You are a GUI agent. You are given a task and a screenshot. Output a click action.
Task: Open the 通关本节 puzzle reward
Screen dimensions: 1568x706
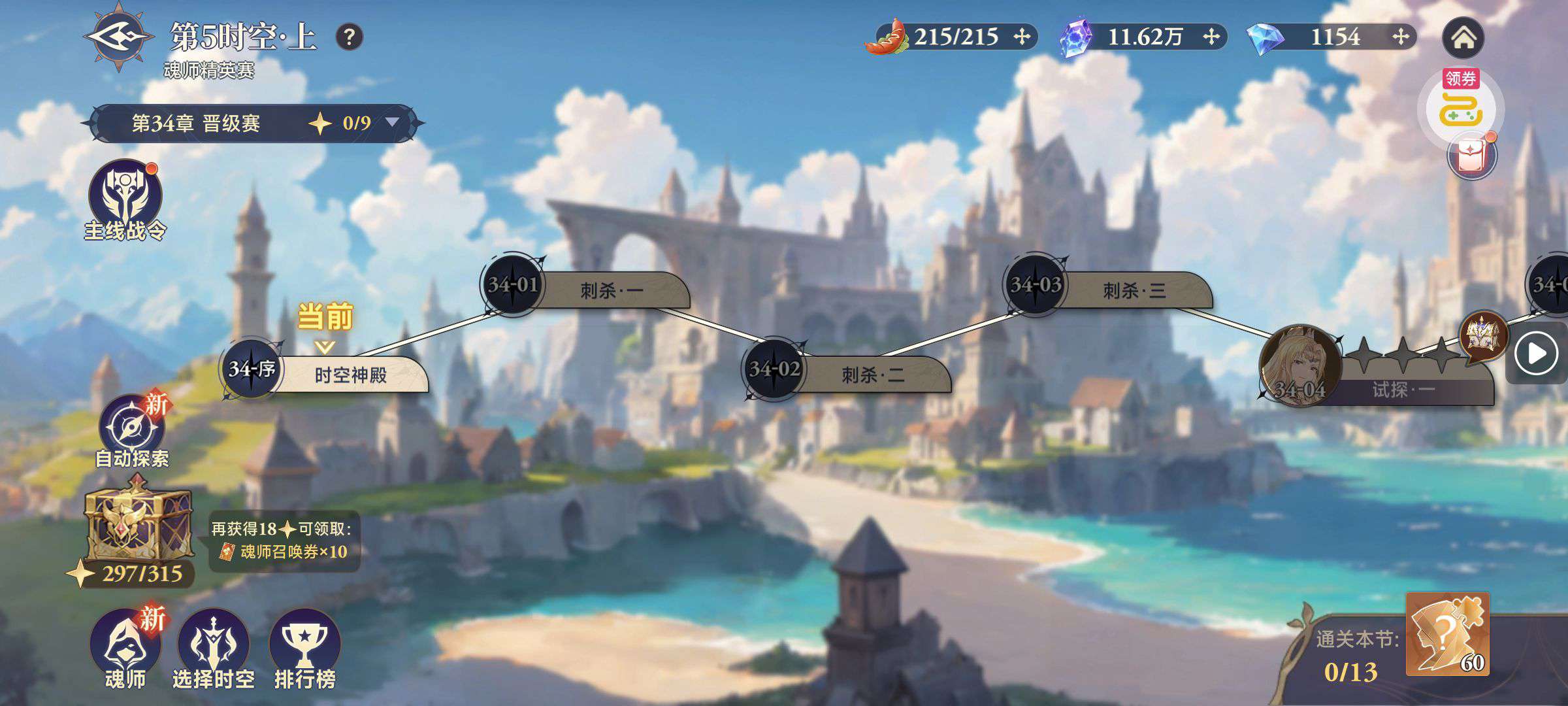pyautogui.click(x=1446, y=634)
